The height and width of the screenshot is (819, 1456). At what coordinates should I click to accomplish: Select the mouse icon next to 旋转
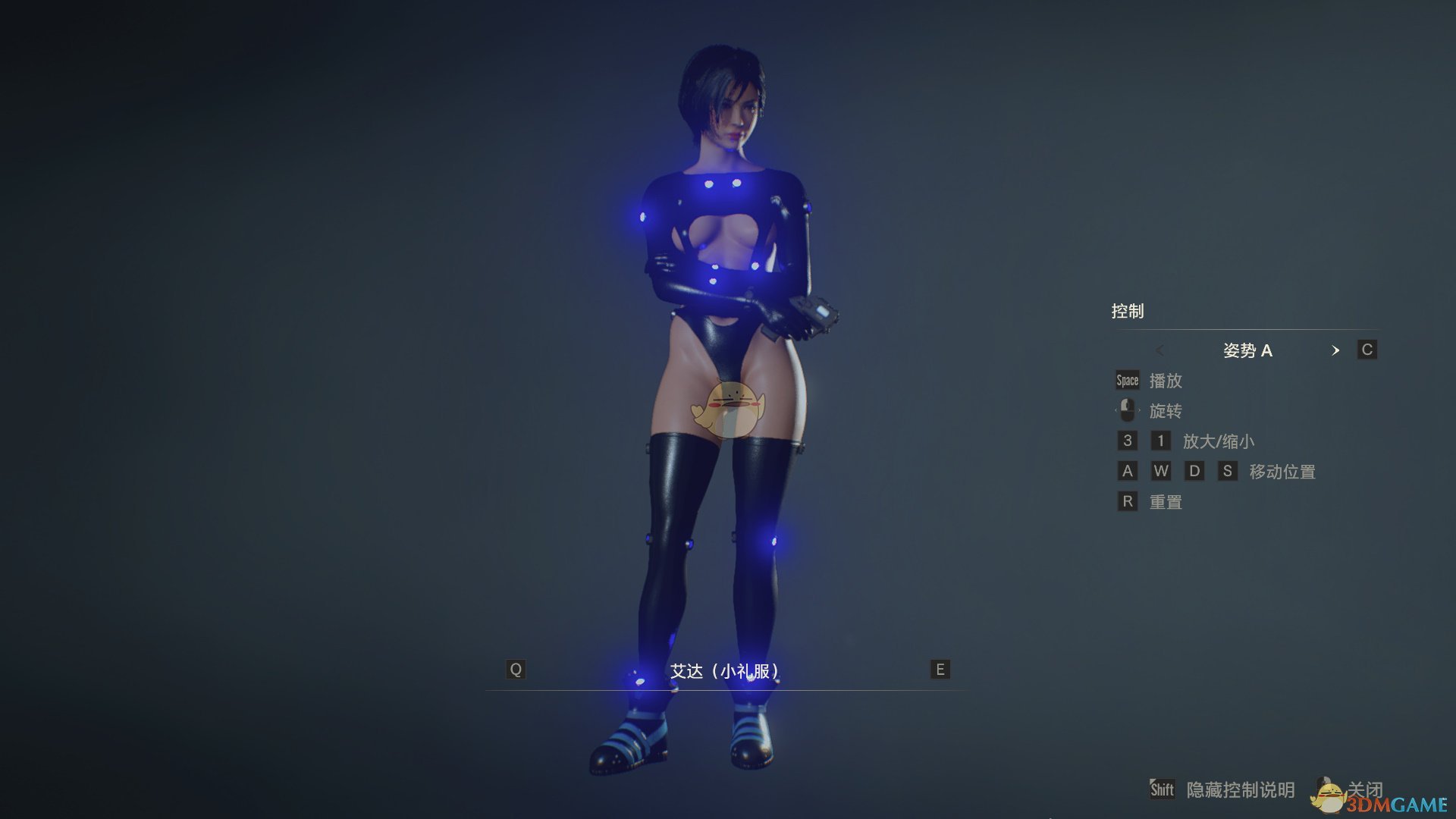tap(1126, 410)
